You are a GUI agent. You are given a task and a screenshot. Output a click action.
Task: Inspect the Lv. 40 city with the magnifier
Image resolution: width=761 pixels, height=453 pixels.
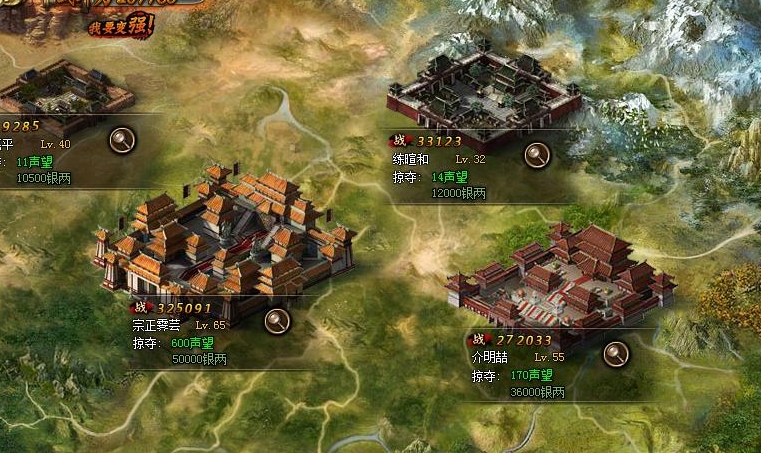click(x=123, y=139)
